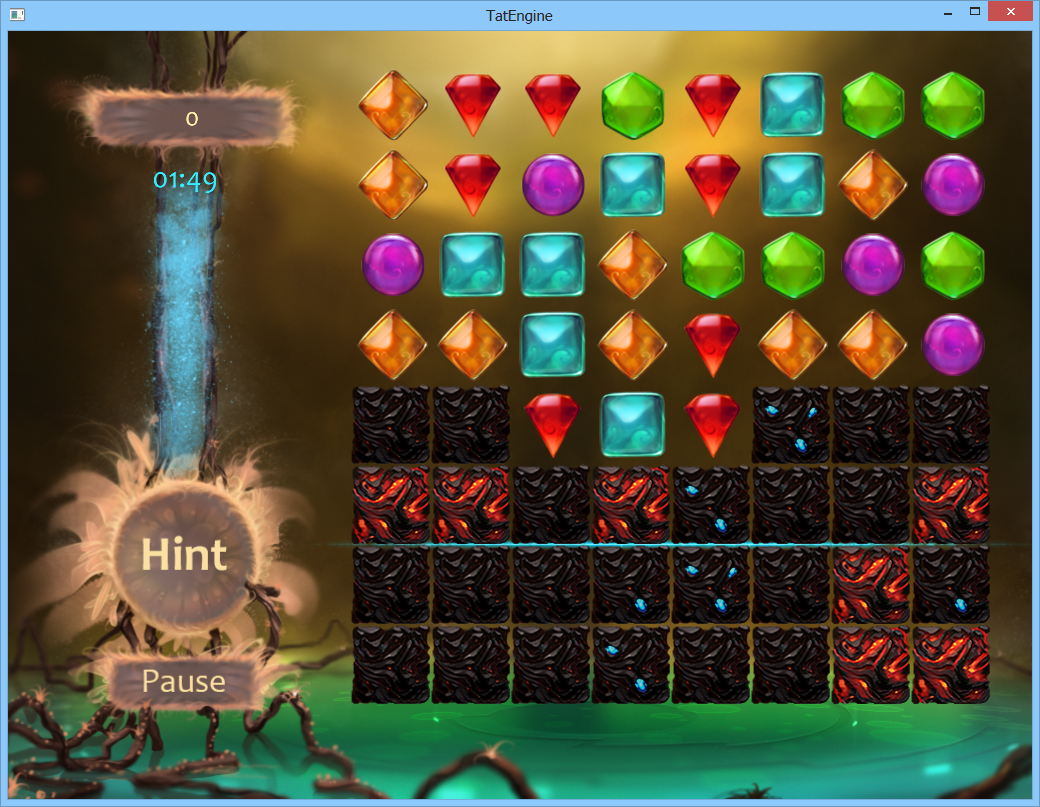Choose the purple gem between two green gems
This screenshot has height=807, width=1040.
[873, 264]
